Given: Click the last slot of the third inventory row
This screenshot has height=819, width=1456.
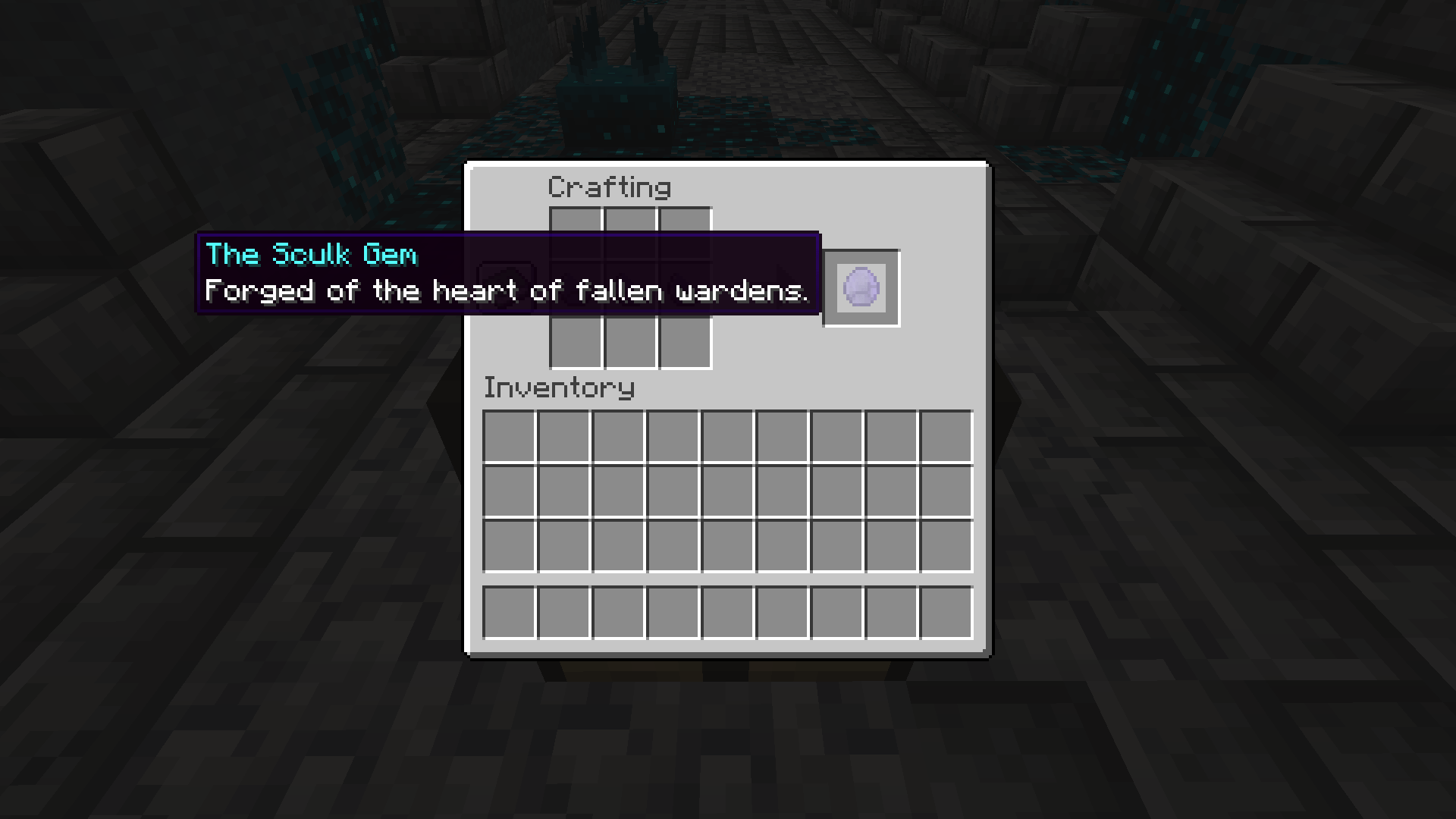Looking at the screenshot, I should click(x=945, y=544).
